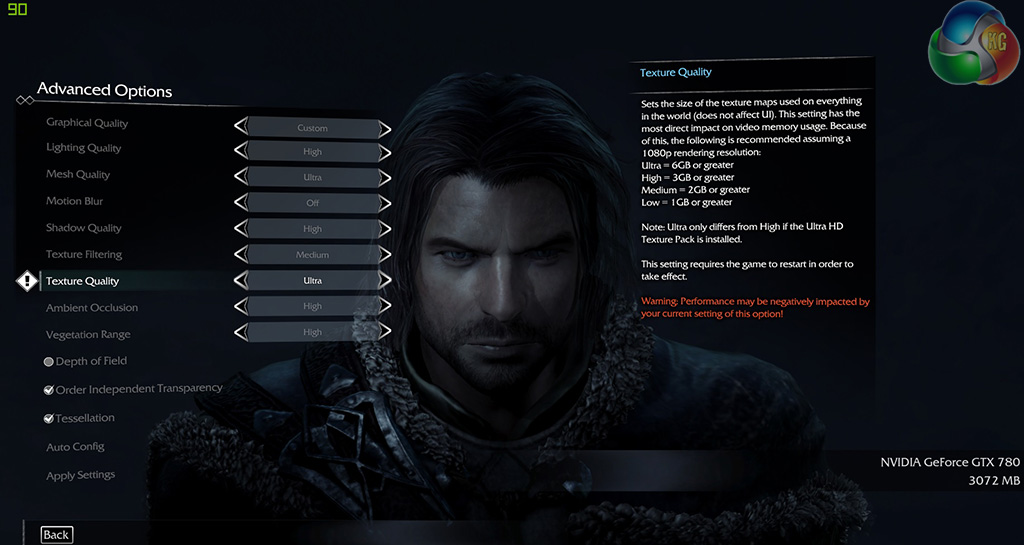
Task: Click the Back button
Action: (x=56, y=535)
